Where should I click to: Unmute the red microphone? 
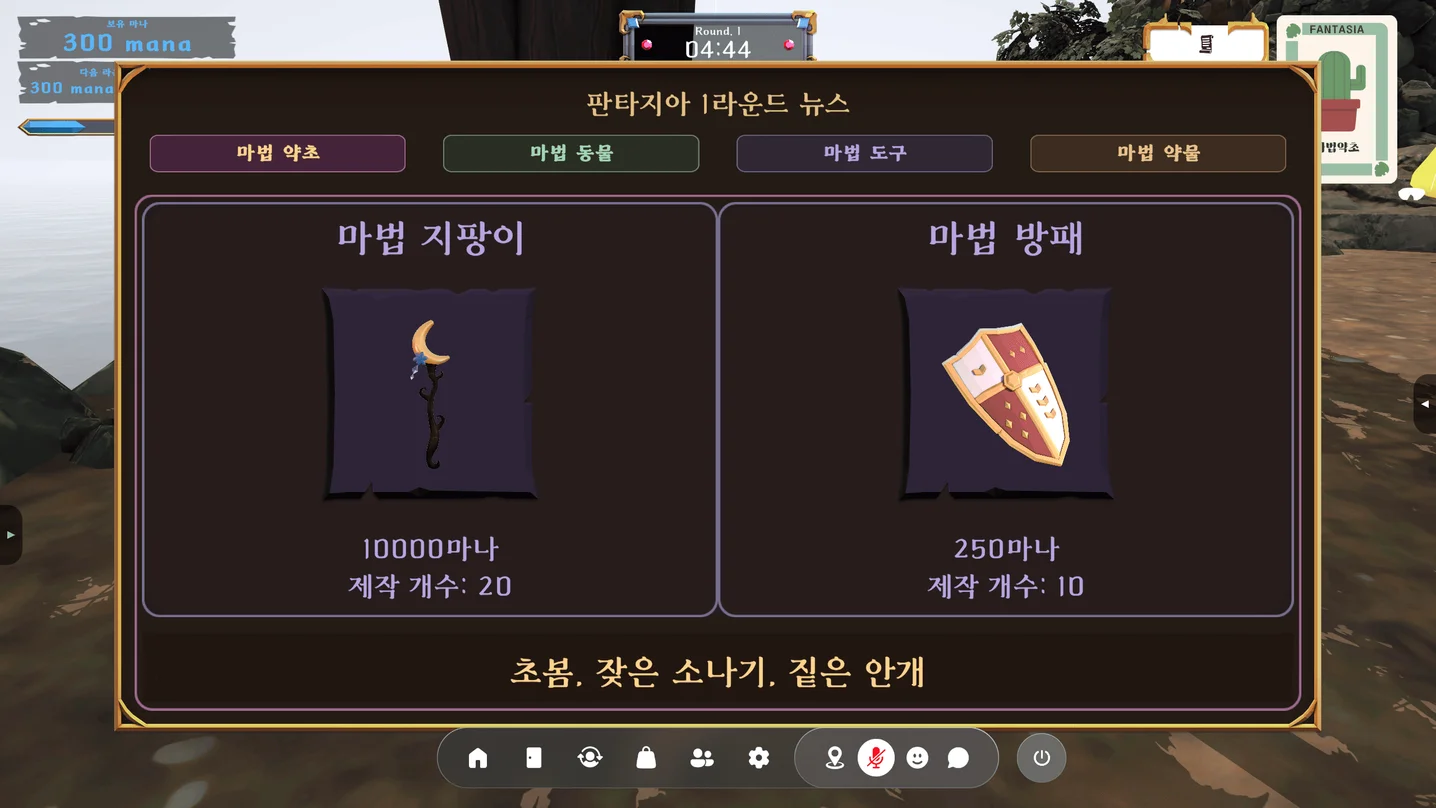(876, 757)
